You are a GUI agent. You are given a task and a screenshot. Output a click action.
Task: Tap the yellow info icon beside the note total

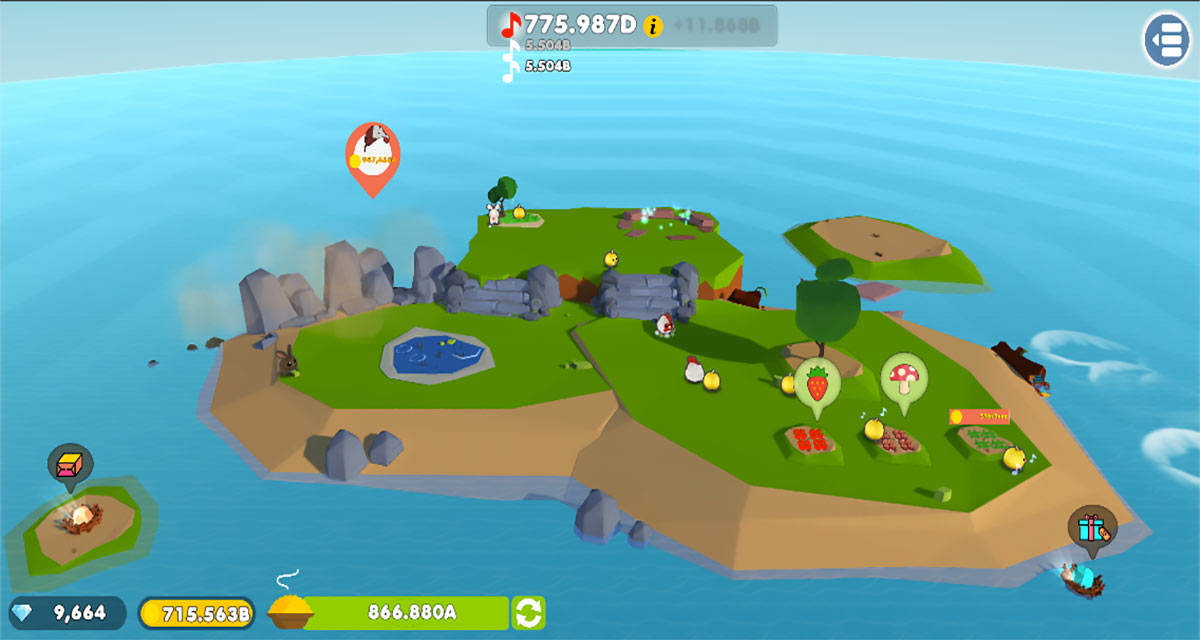(x=653, y=26)
